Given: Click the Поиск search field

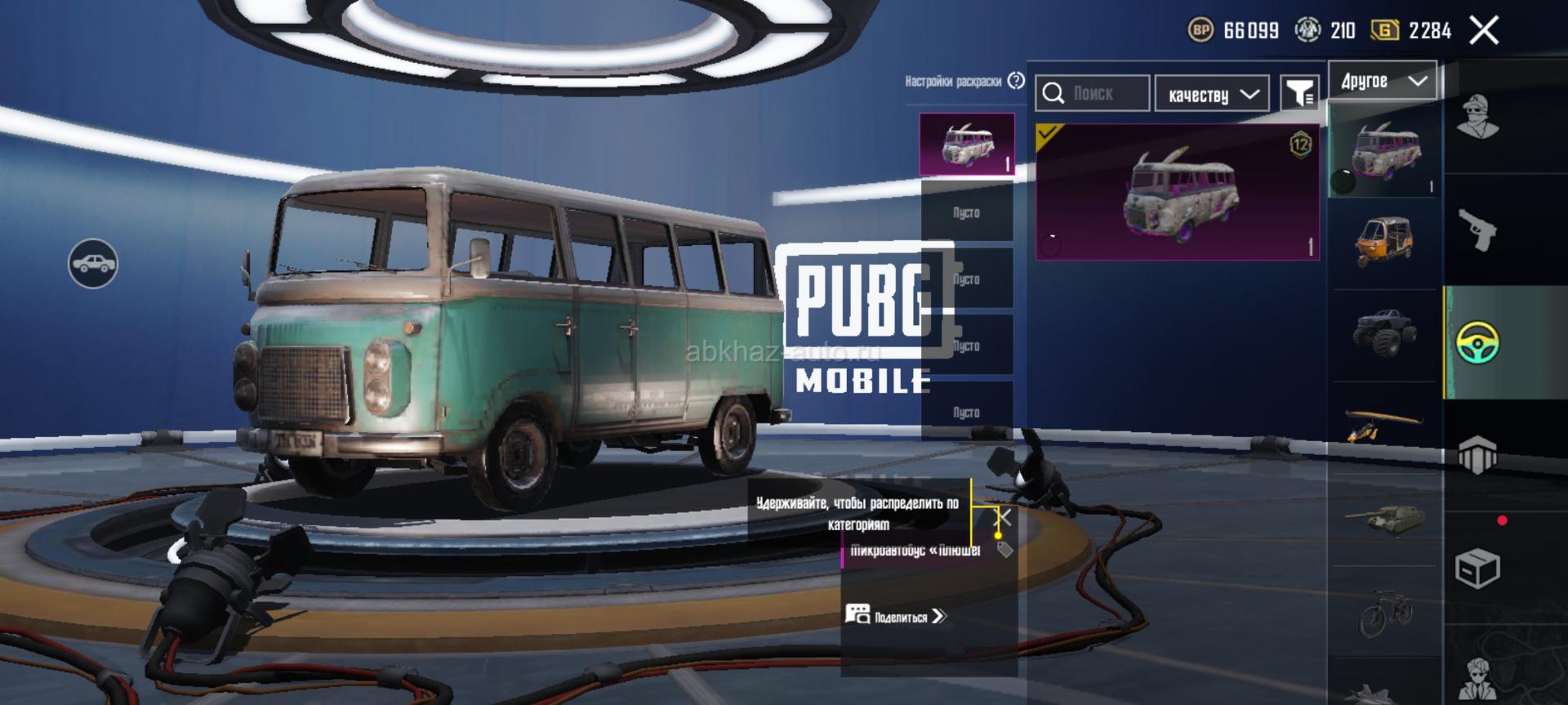Looking at the screenshot, I should click(1093, 94).
